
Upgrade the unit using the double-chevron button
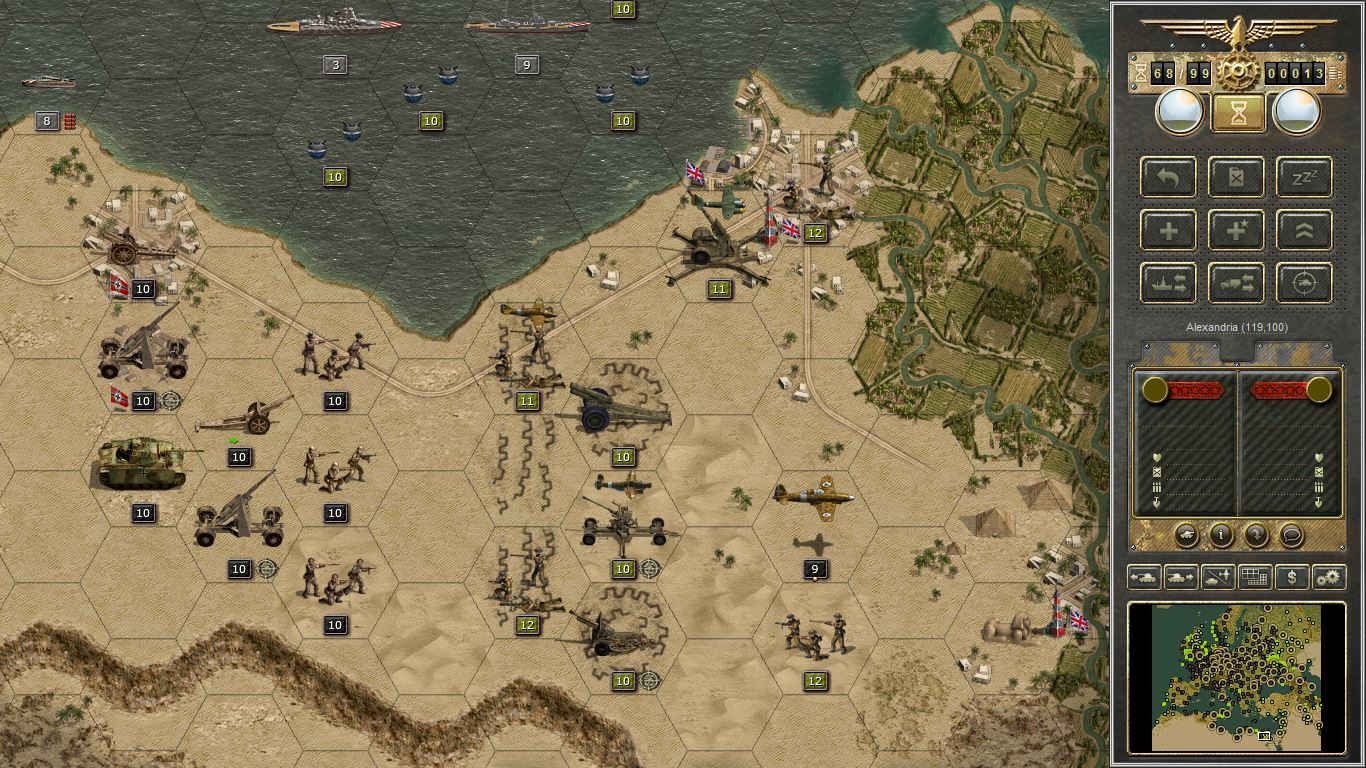pyautogui.click(x=1304, y=230)
